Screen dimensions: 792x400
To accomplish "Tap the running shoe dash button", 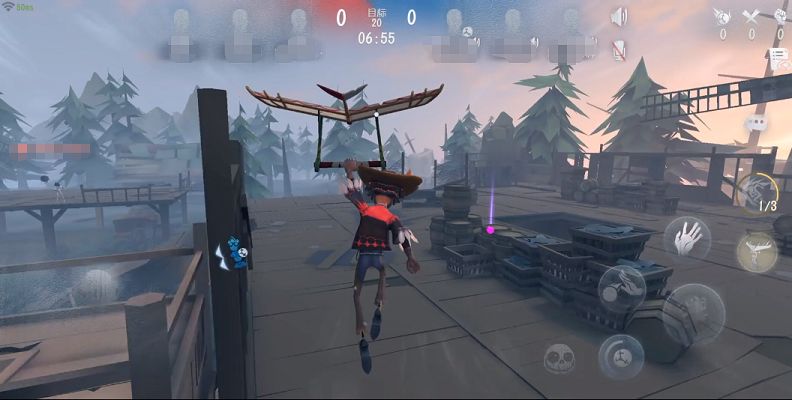I will pyautogui.click(x=621, y=287).
